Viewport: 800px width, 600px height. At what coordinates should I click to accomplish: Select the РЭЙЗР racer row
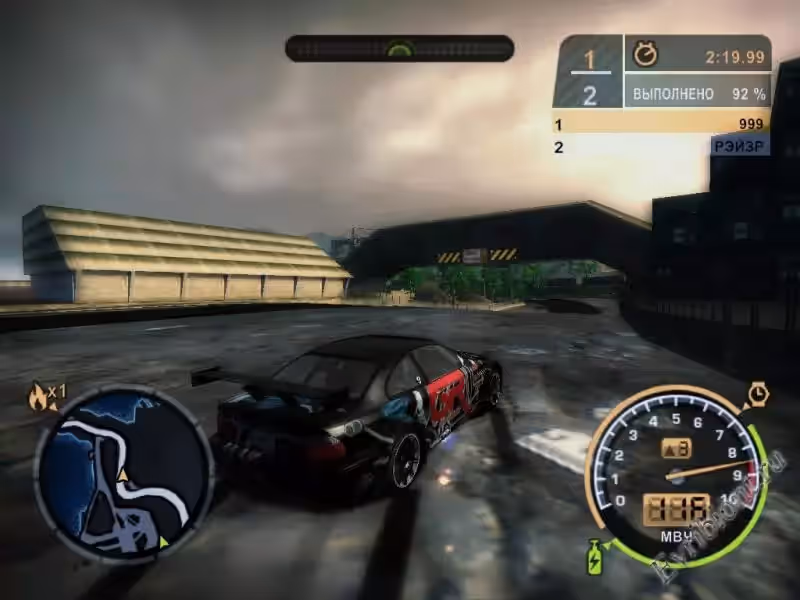point(661,146)
